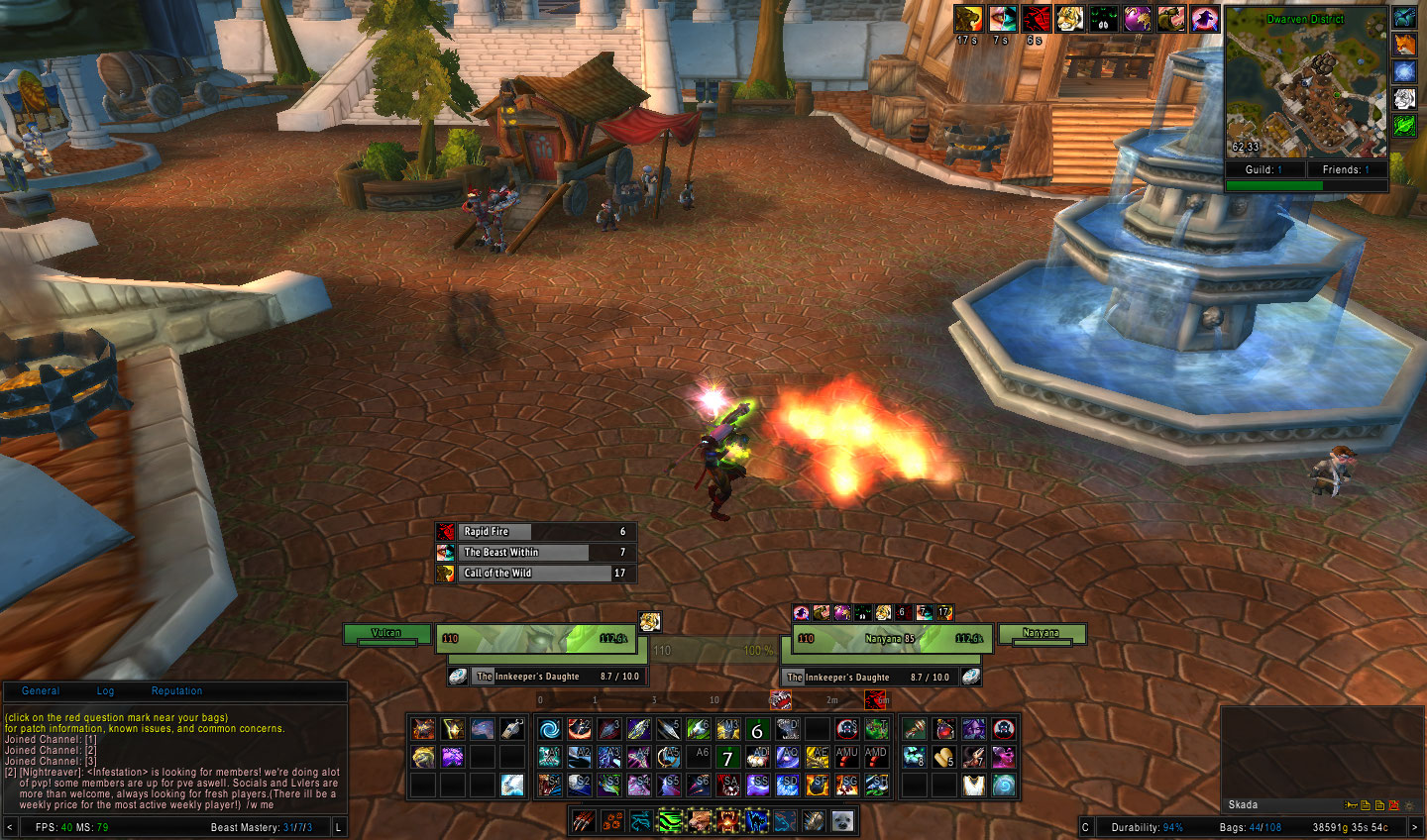Open the Guild roster panel
The height and width of the screenshot is (840, 1427).
[1263, 170]
